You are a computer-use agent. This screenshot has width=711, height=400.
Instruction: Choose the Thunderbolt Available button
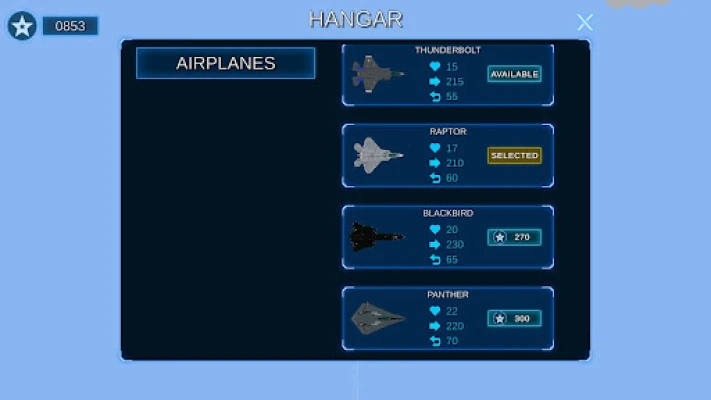[x=514, y=74]
